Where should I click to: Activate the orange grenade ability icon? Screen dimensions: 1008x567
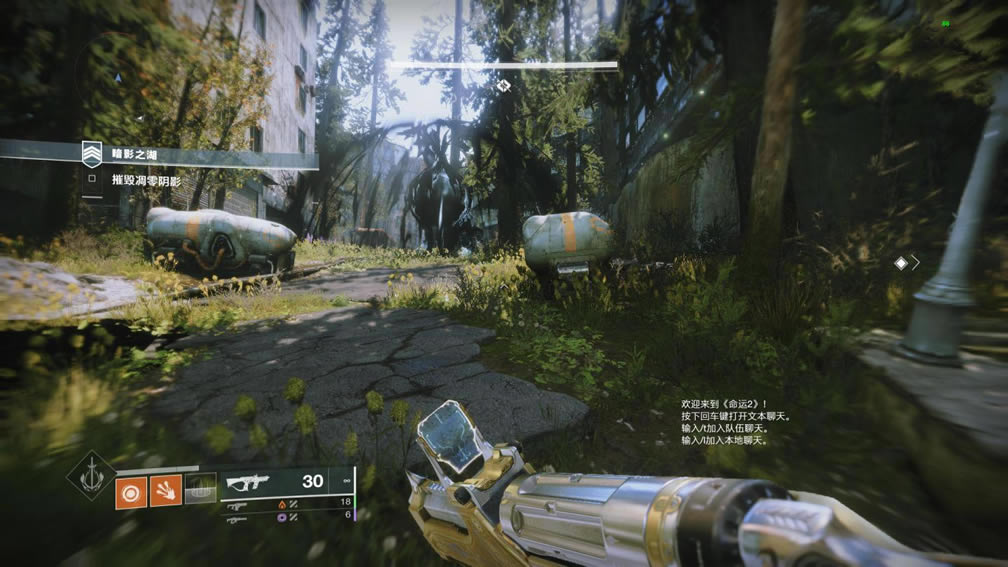(x=130, y=491)
